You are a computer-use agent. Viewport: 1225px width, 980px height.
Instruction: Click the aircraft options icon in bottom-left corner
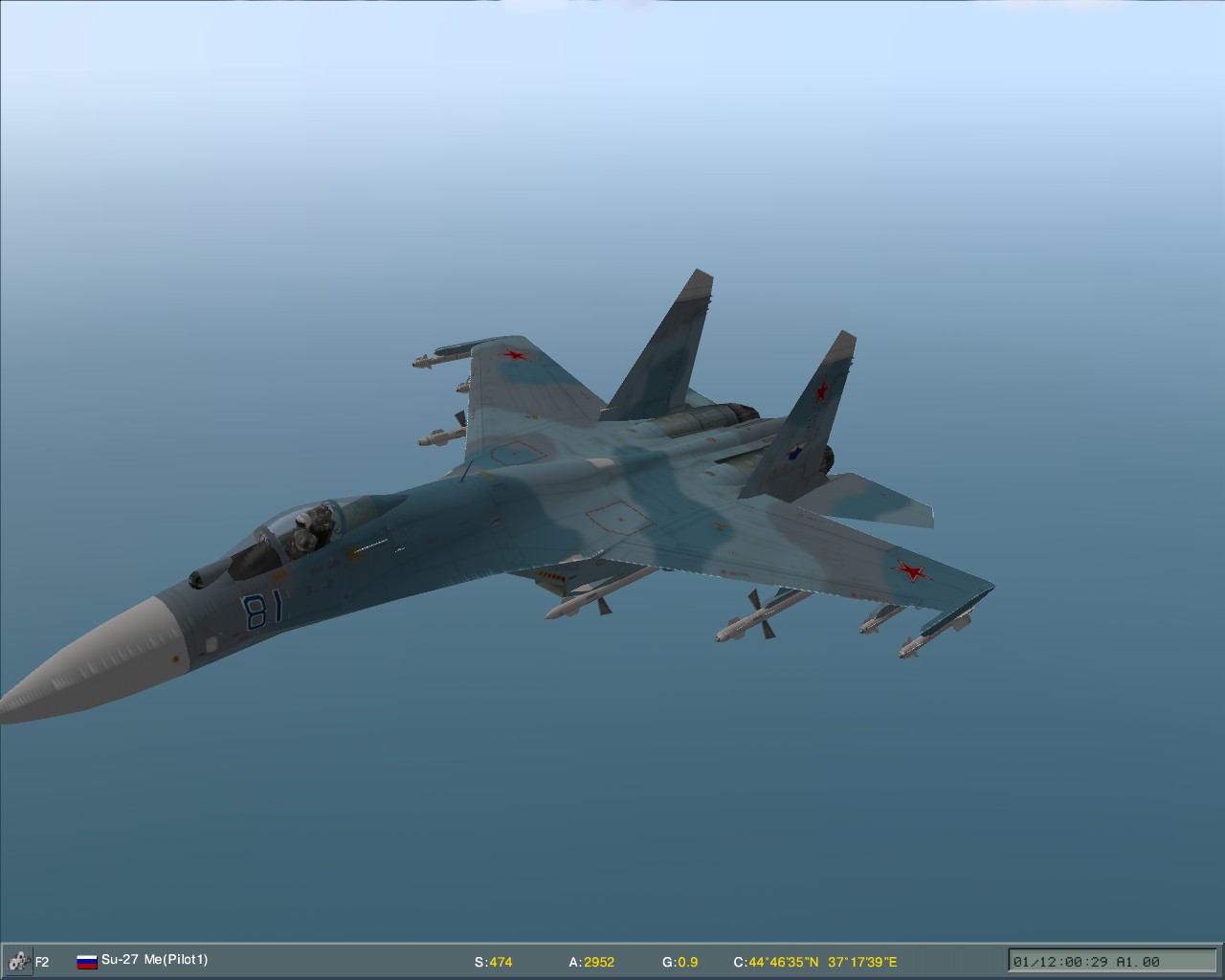16,960
